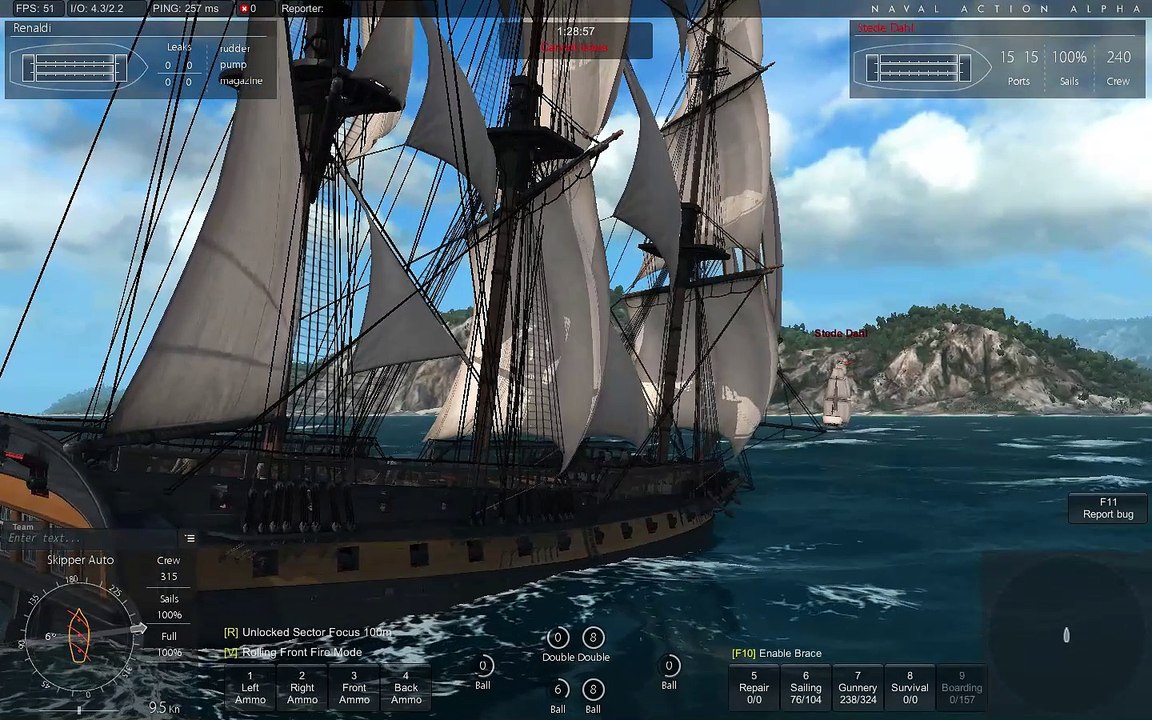Set crew focus to Gunnery
Screen dimensions: 1152x720
858,688
